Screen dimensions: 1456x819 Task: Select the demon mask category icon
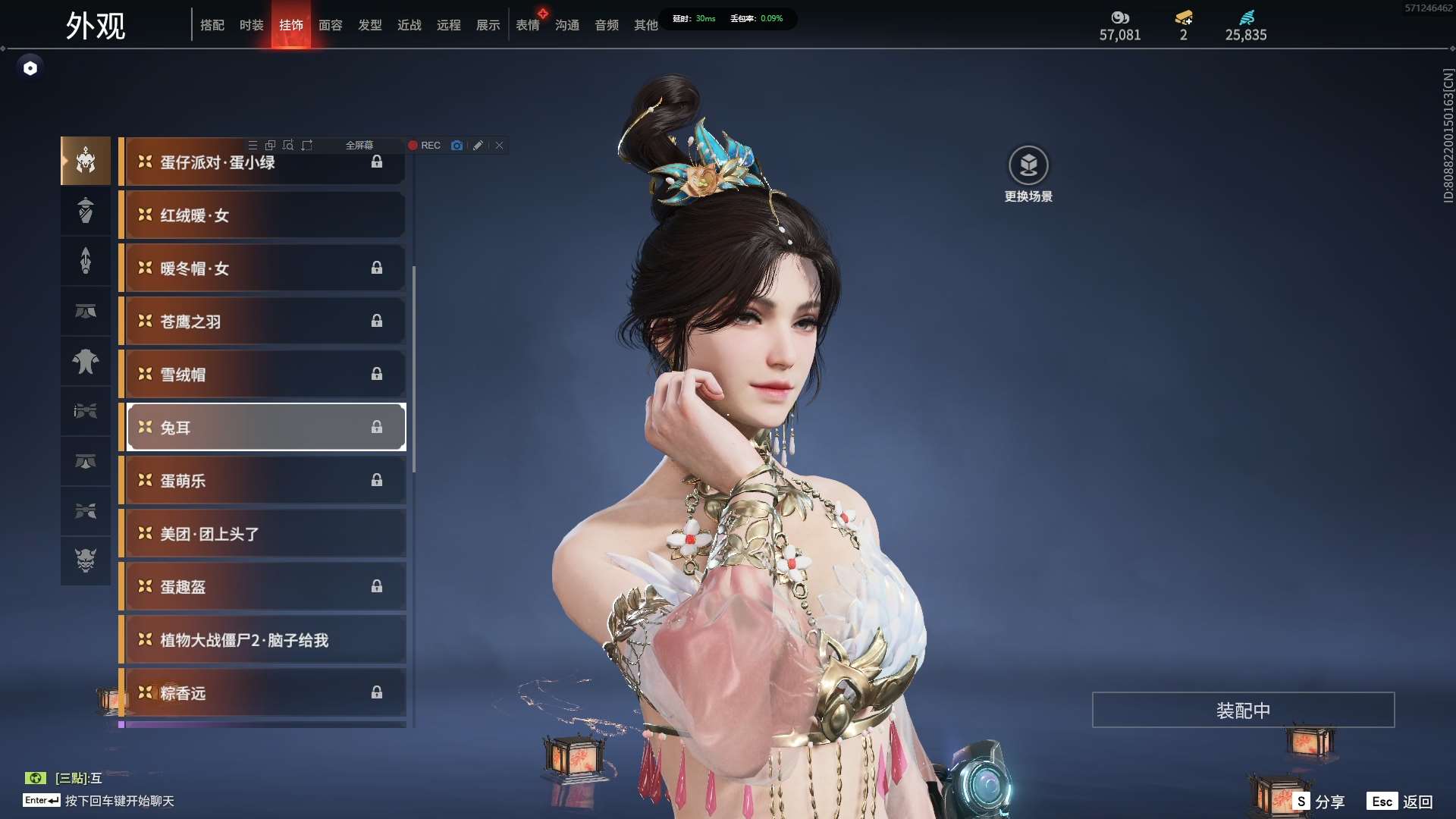pos(86,560)
